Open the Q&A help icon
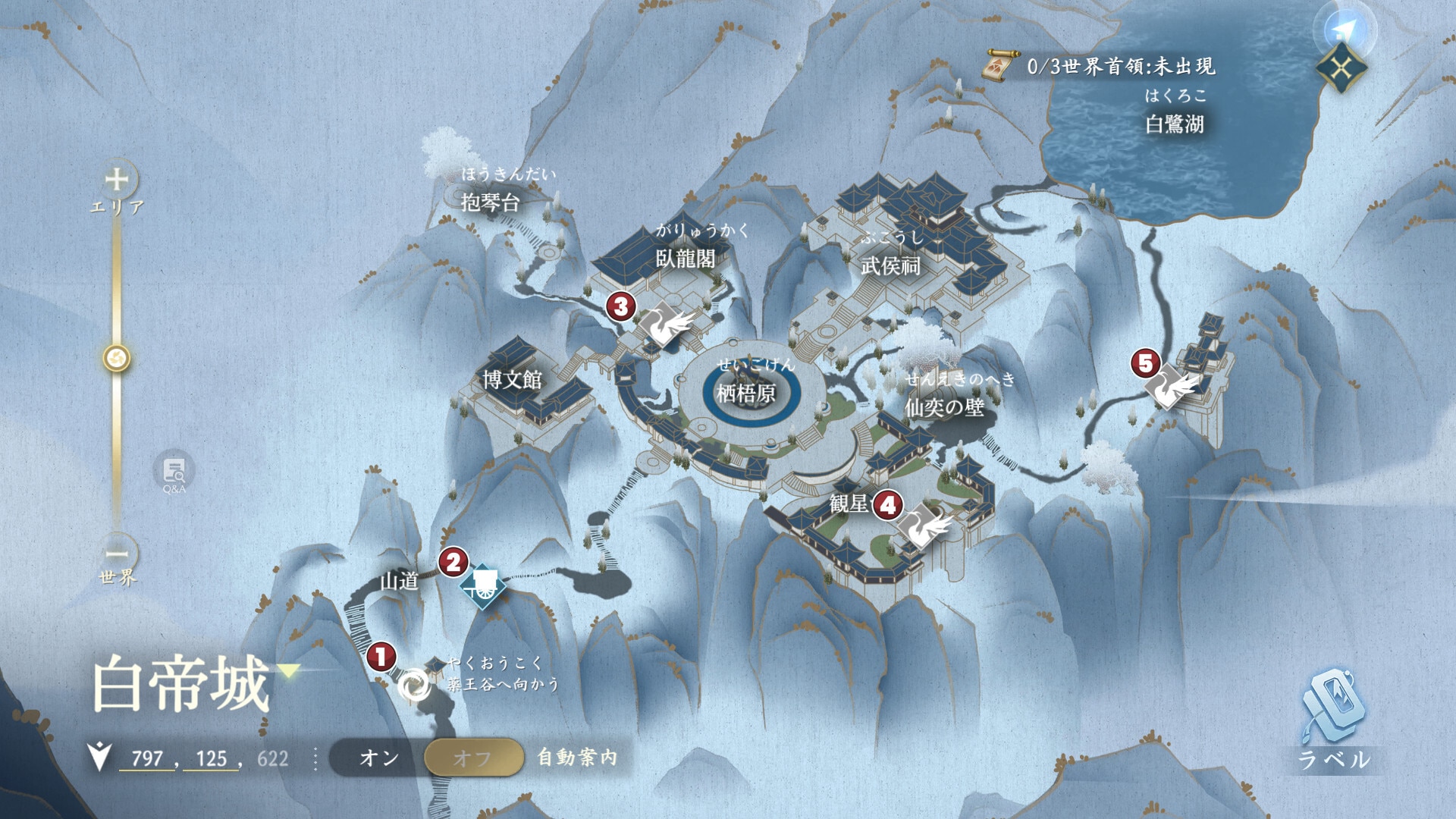 click(x=174, y=473)
